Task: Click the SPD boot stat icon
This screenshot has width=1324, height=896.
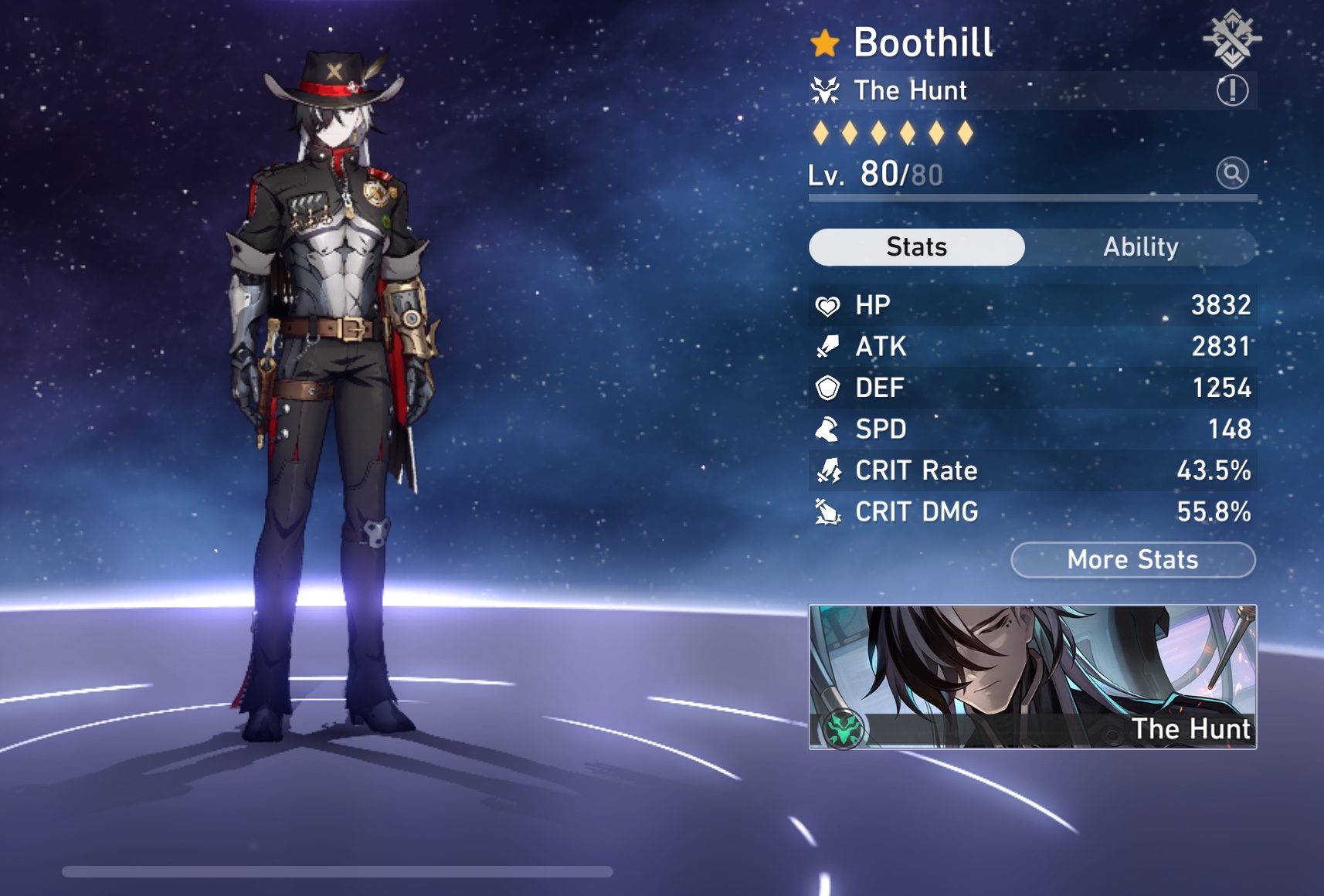Action: [x=830, y=429]
